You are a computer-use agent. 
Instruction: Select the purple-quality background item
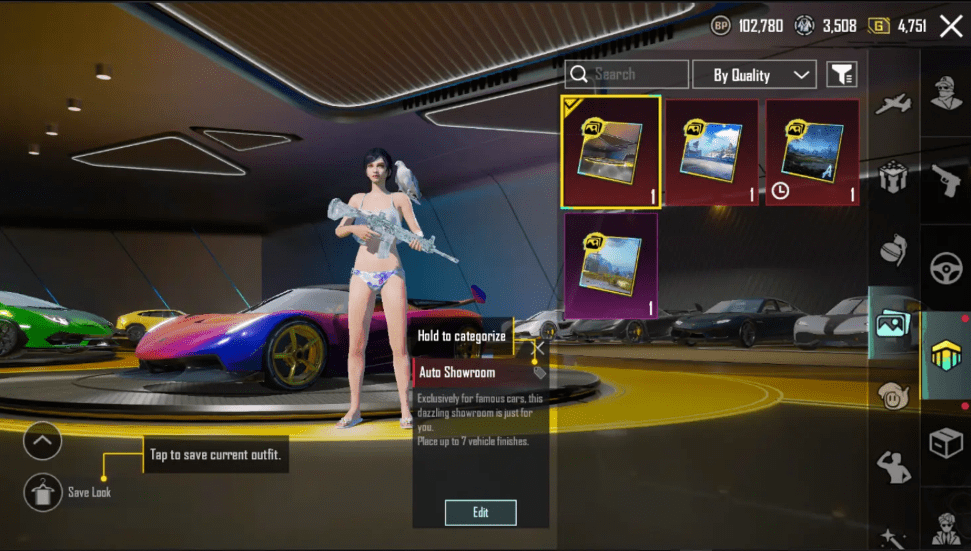point(610,265)
